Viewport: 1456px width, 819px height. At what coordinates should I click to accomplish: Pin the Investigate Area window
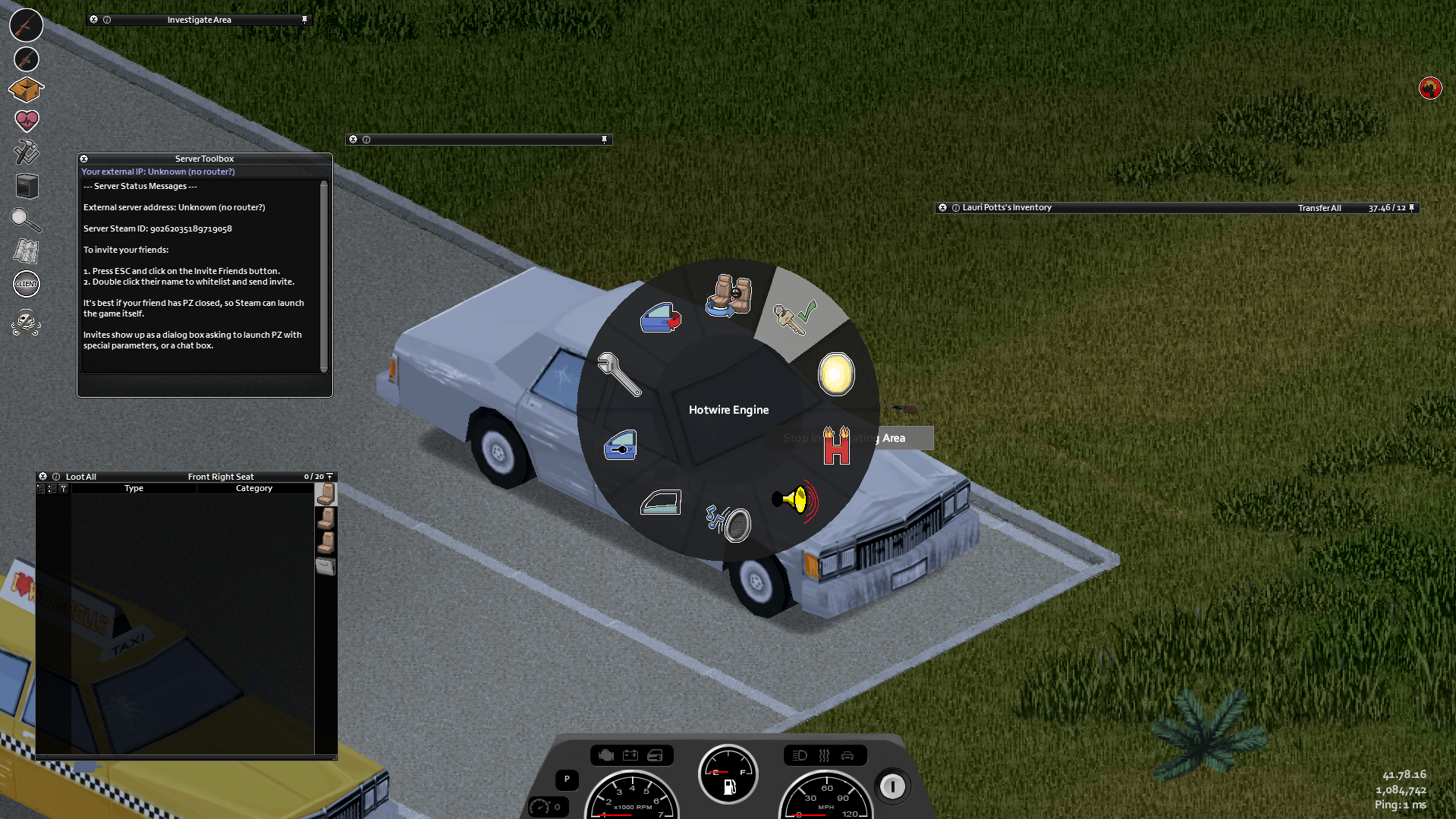(304, 19)
